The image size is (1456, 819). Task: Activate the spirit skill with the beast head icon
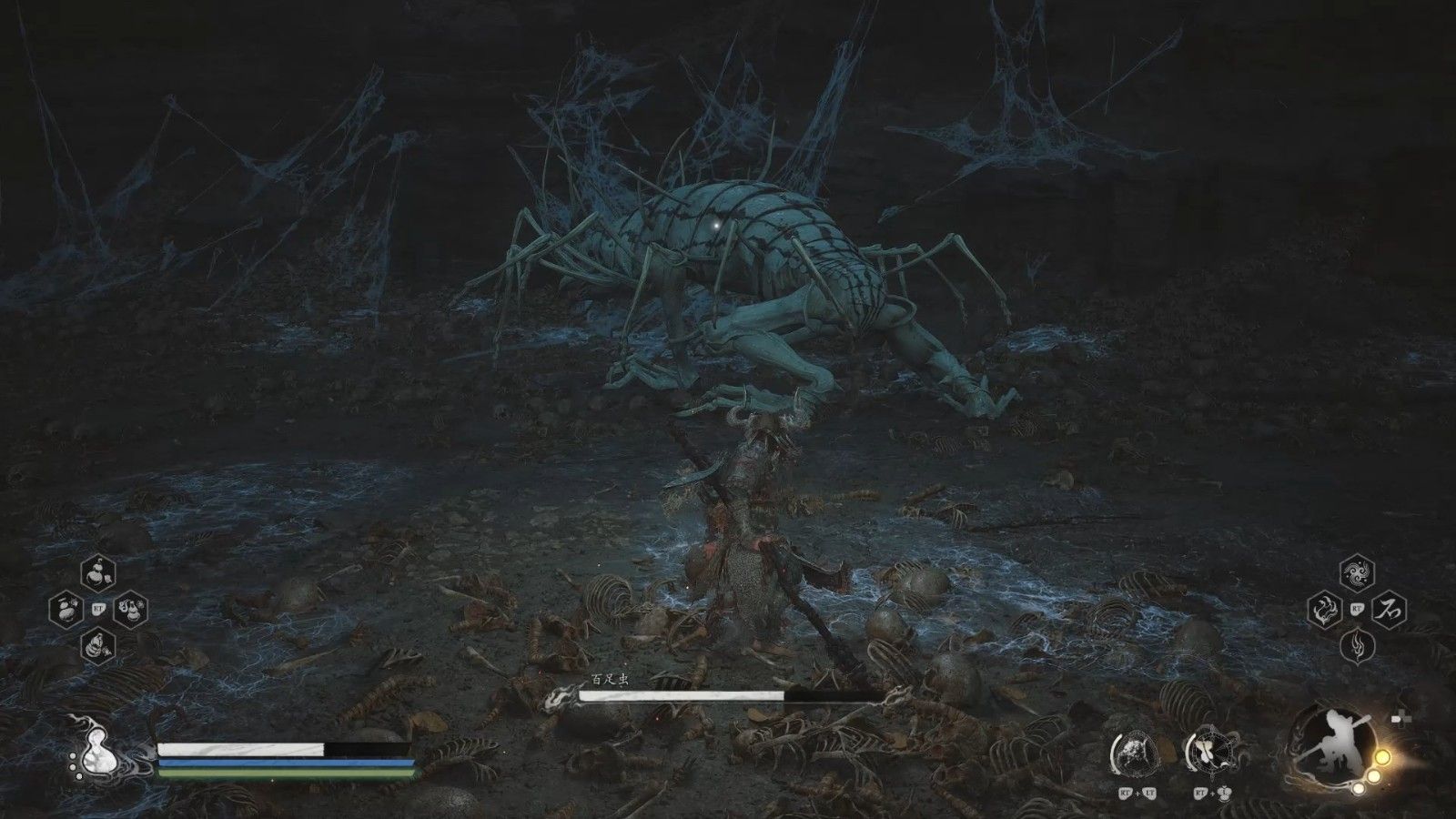1134,752
